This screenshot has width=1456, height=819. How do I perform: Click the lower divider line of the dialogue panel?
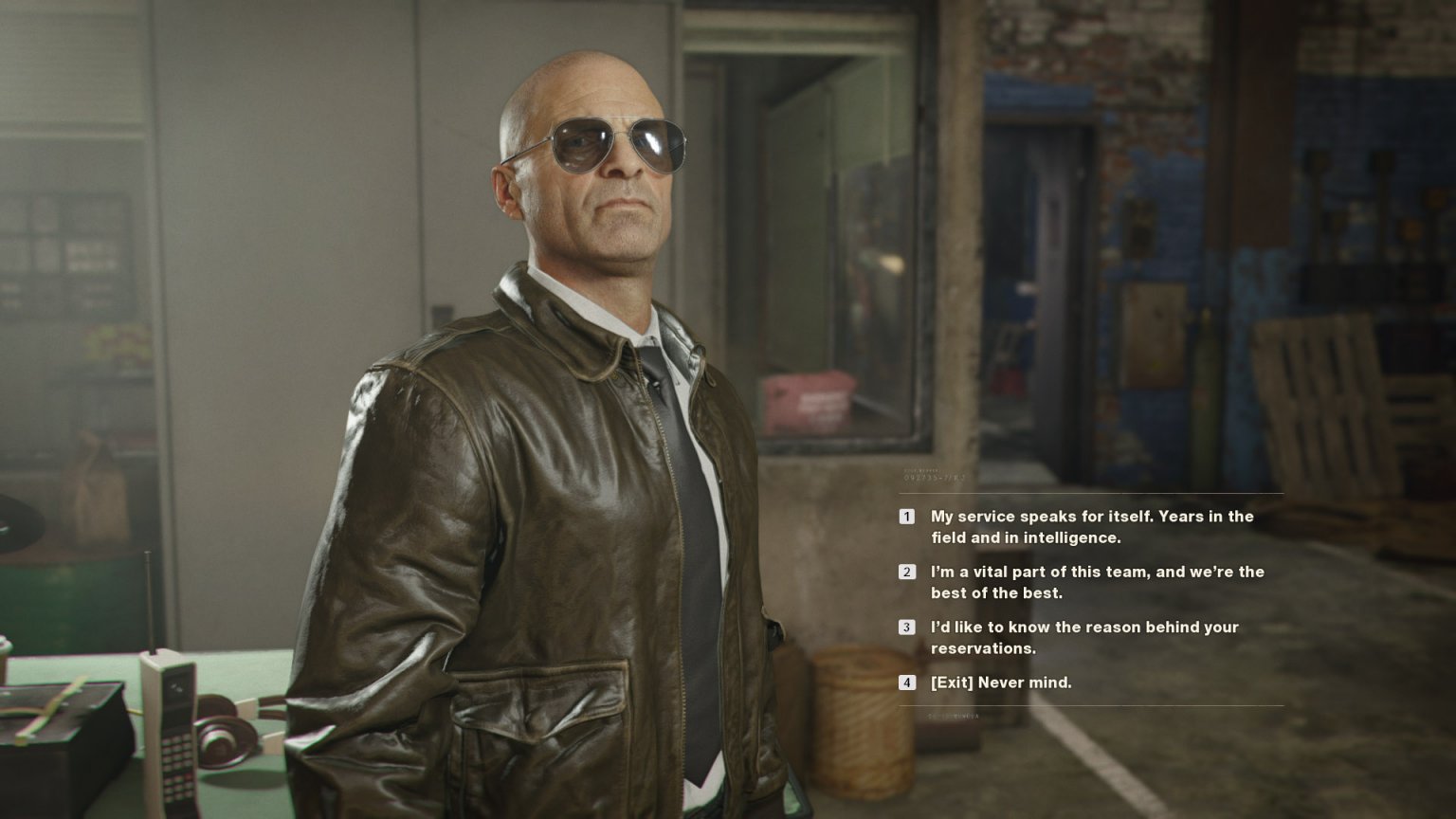click(x=1090, y=707)
